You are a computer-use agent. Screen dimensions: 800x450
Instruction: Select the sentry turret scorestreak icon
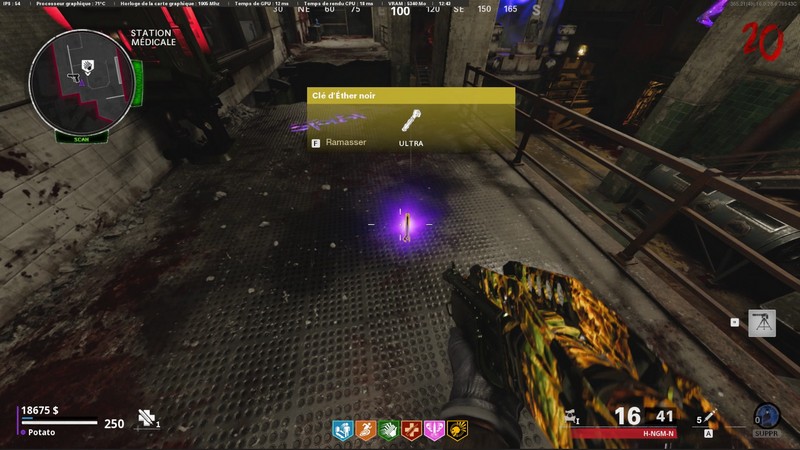[x=762, y=323]
